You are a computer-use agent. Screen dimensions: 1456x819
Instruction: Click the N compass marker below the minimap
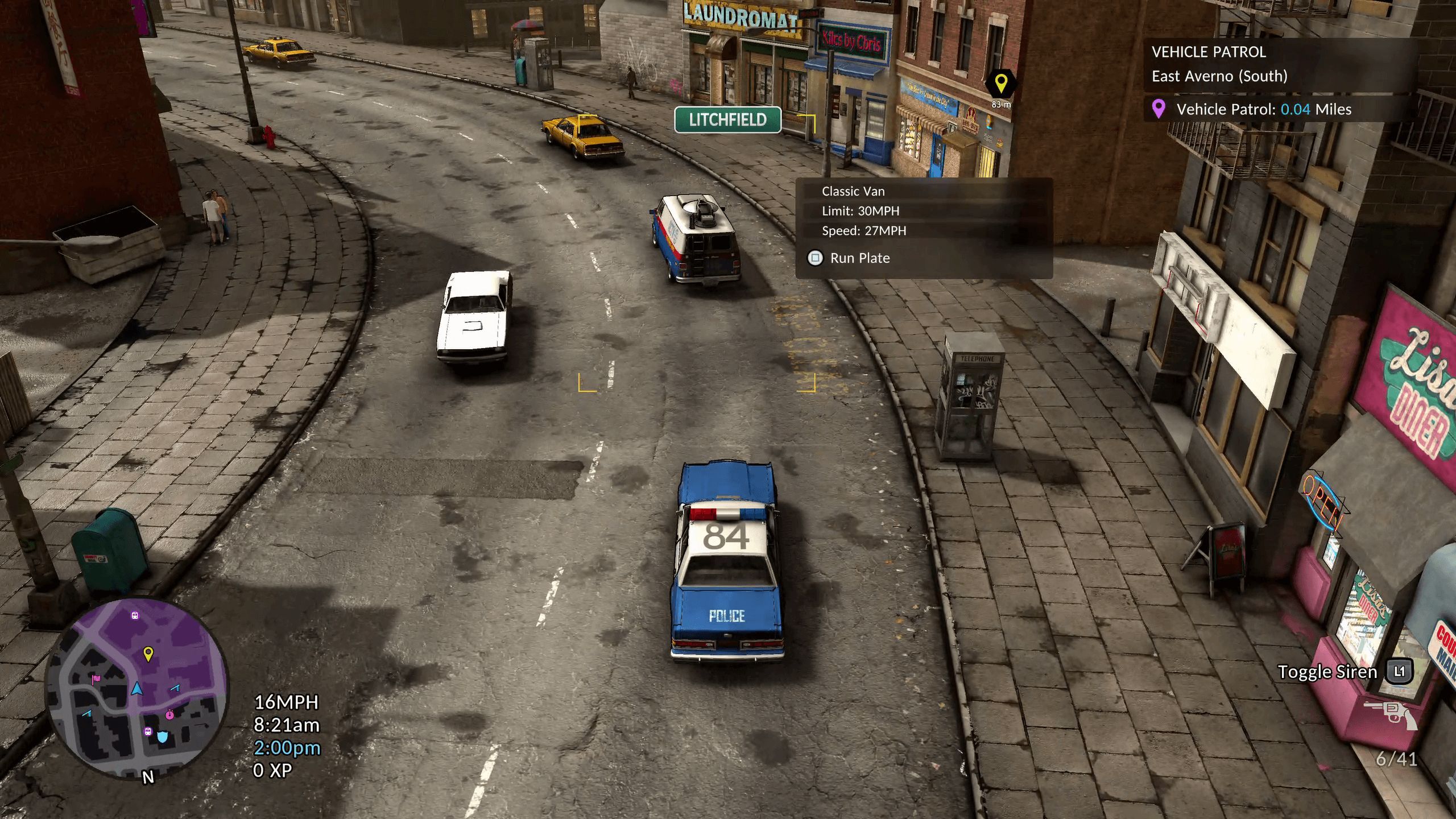(148, 777)
